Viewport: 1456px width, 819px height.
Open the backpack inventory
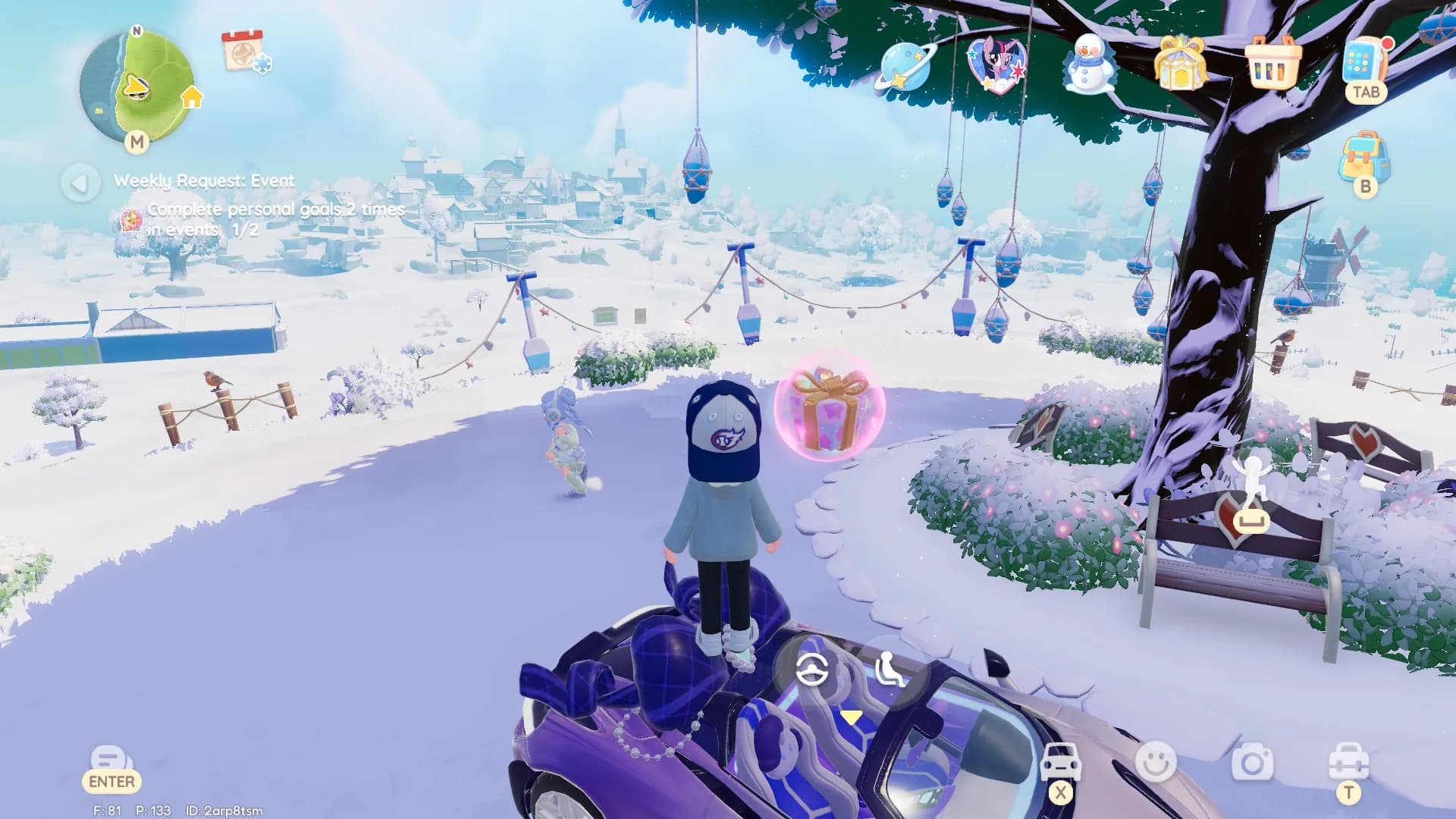[x=1365, y=156]
